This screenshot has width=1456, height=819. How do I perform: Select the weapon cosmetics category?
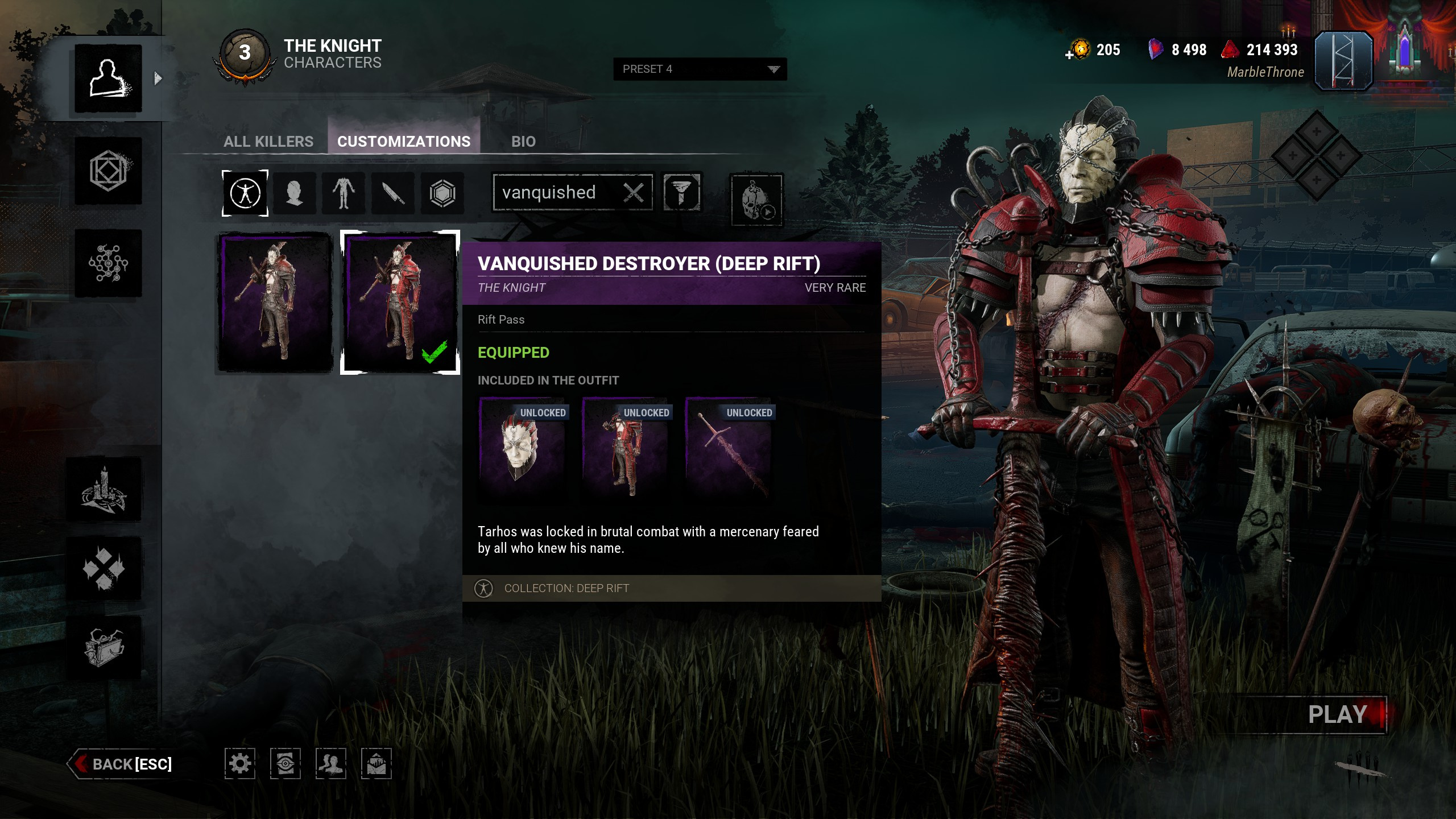click(x=393, y=193)
